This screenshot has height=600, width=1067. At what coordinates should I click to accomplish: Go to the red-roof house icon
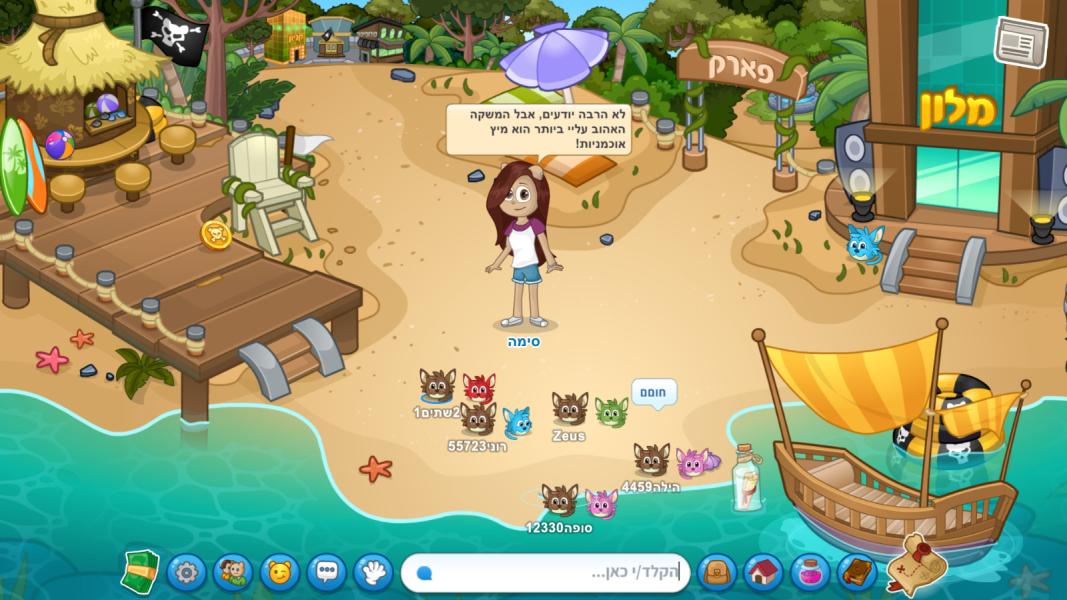click(x=763, y=573)
